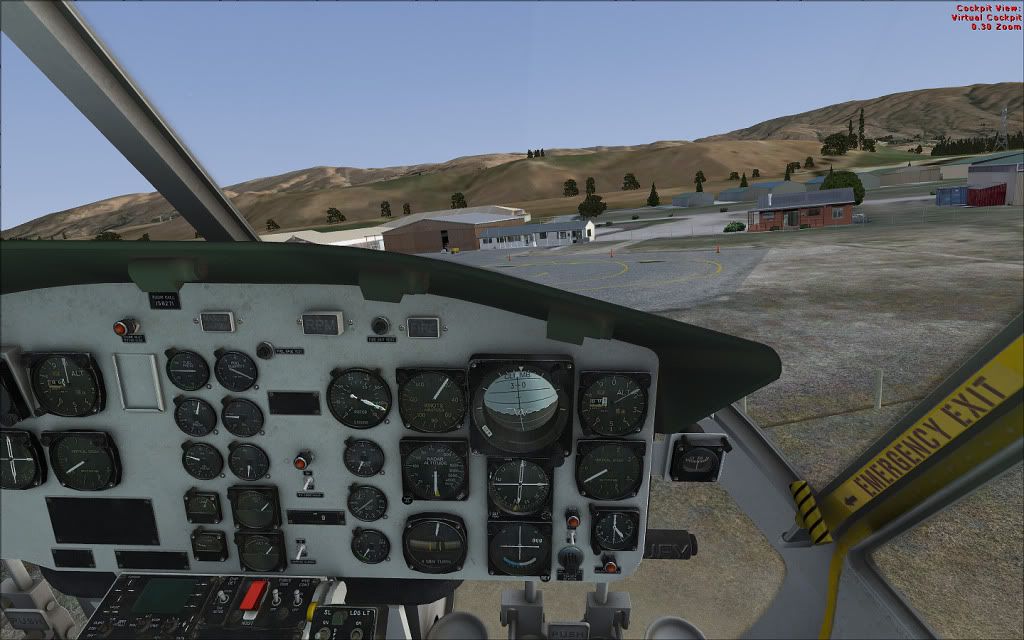
Task: Click the RPM warning light
Action: click(x=323, y=323)
